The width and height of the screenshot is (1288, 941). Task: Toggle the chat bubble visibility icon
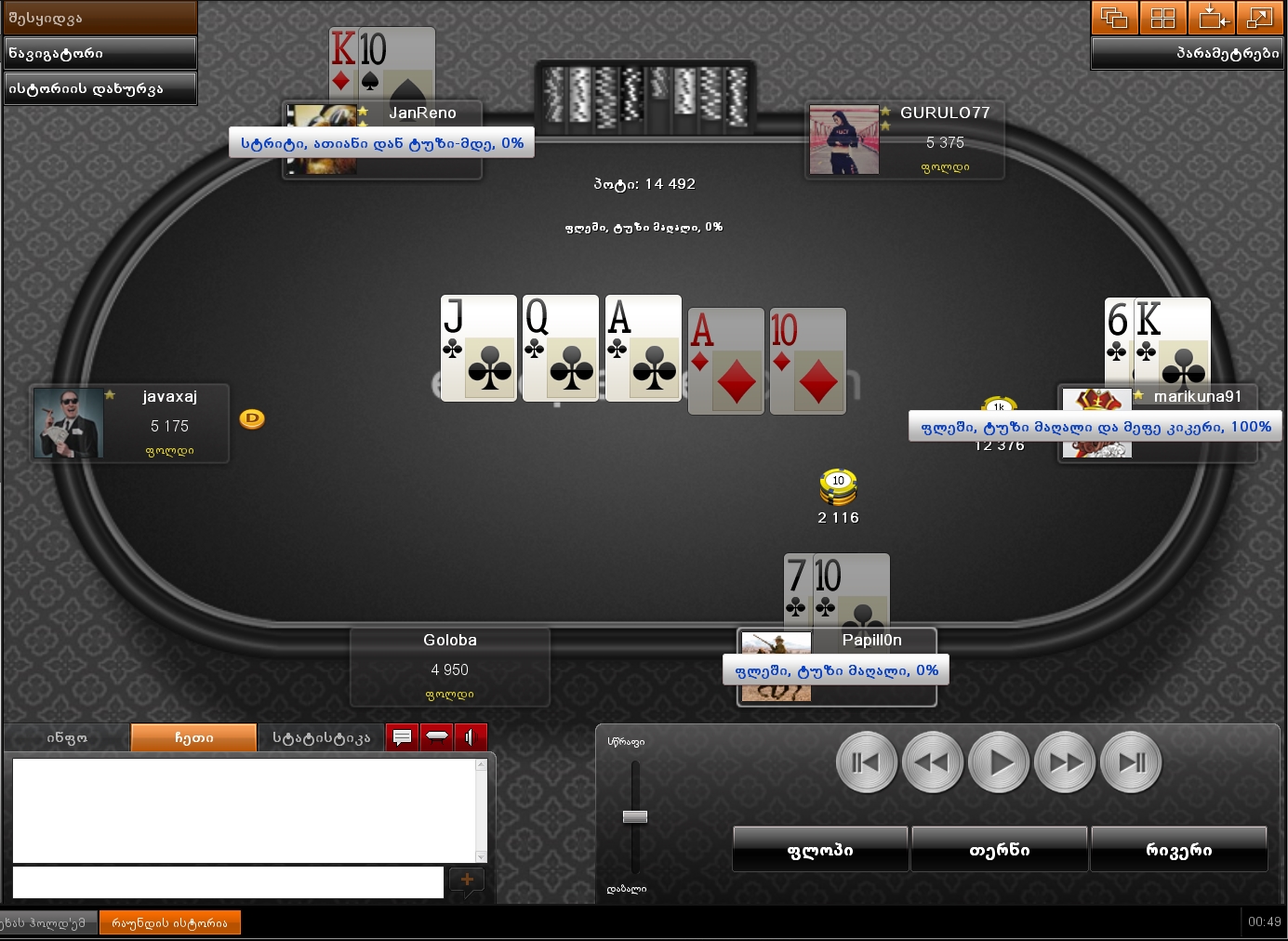(403, 736)
